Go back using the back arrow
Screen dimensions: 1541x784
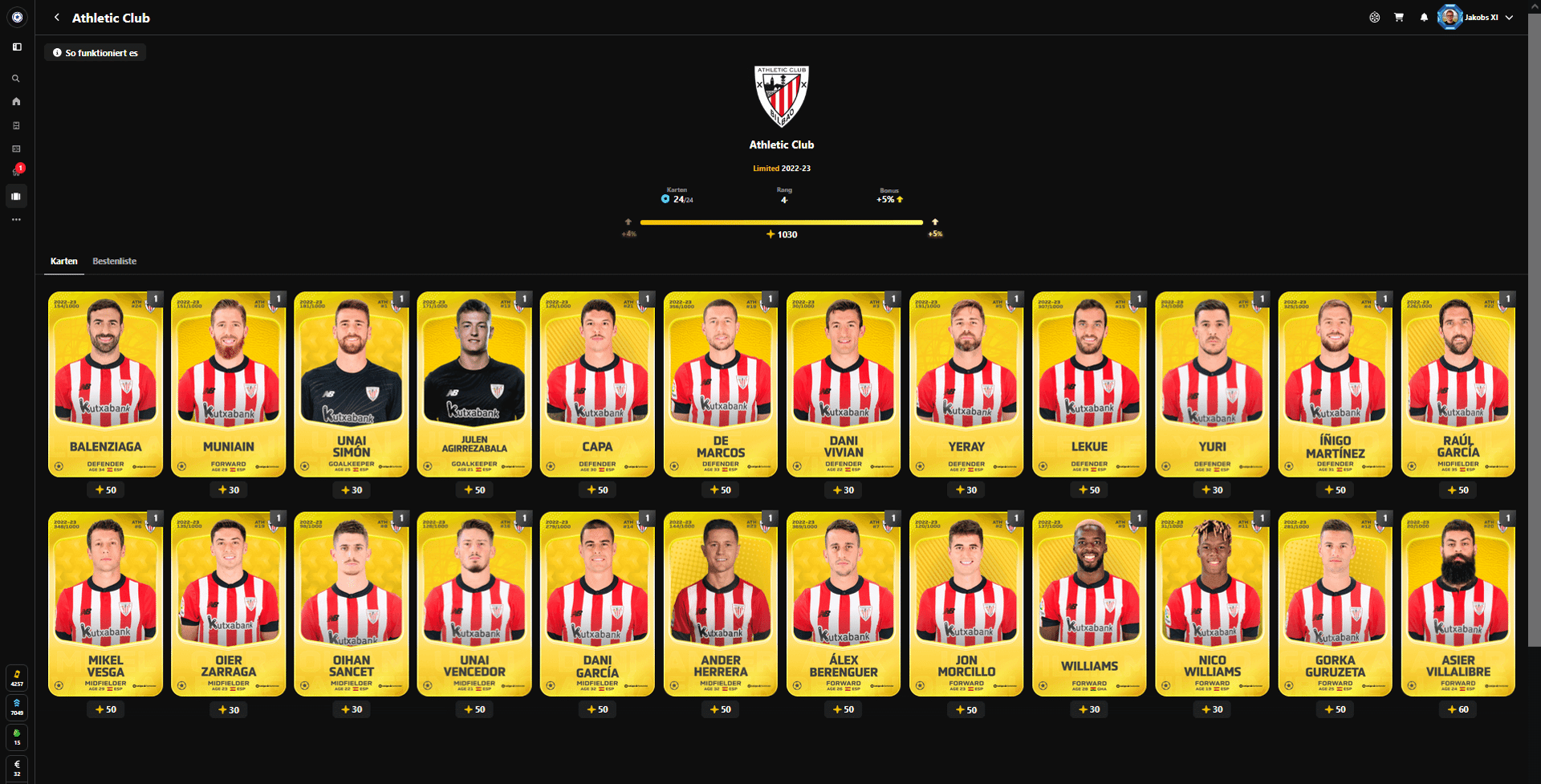pos(57,18)
